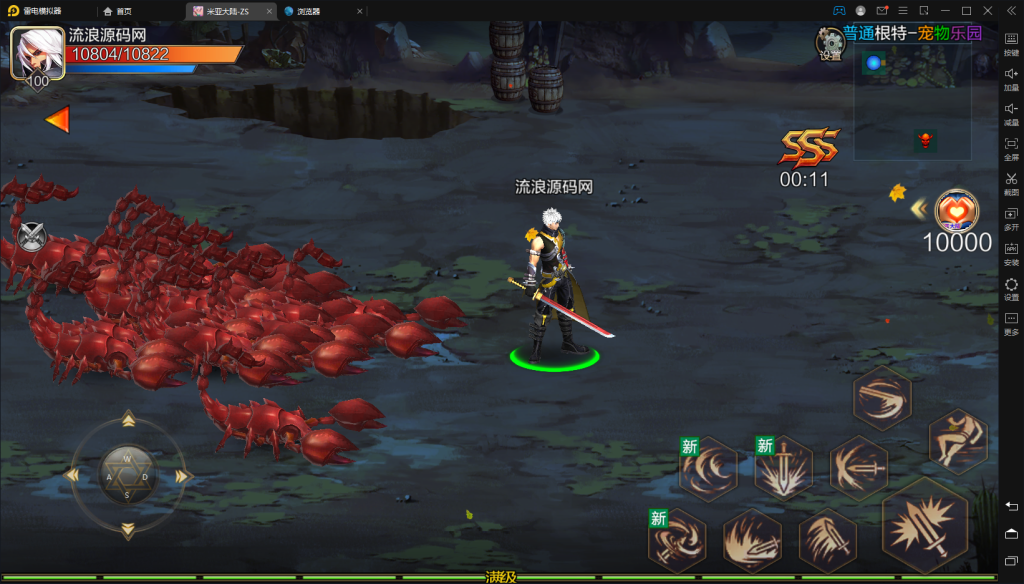Use the flaming sword charge skill
The image size is (1024, 584).
tap(752, 541)
